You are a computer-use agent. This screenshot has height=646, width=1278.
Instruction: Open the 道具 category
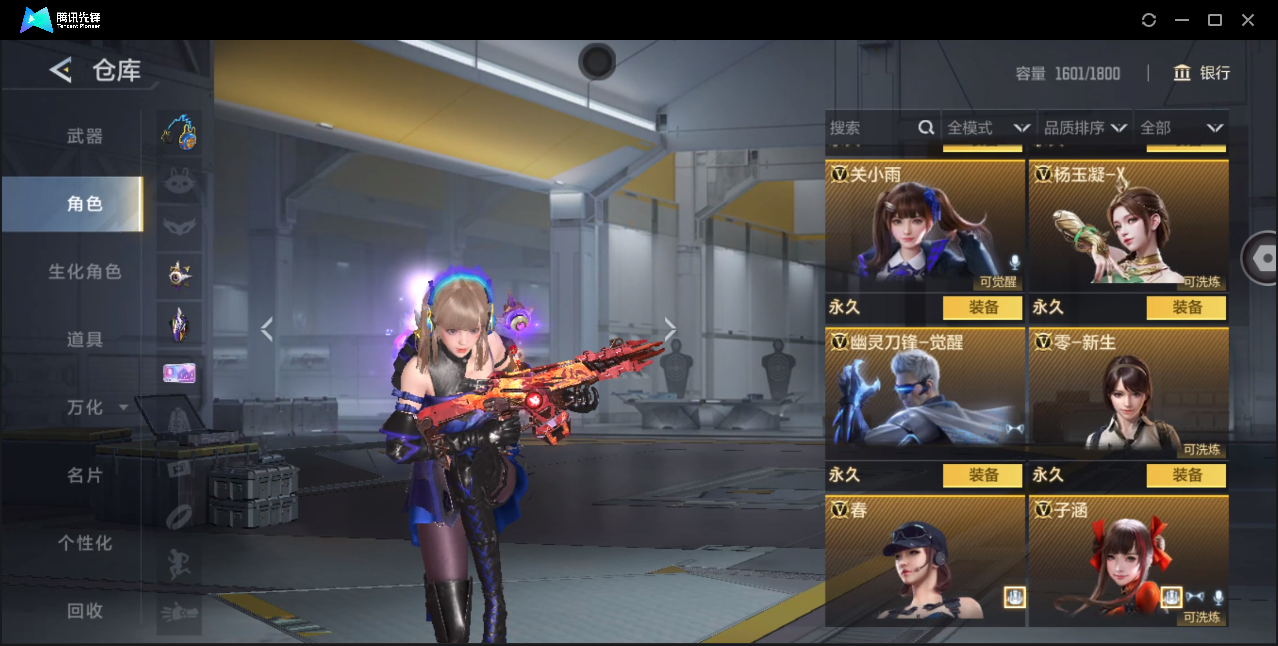point(85,340)
